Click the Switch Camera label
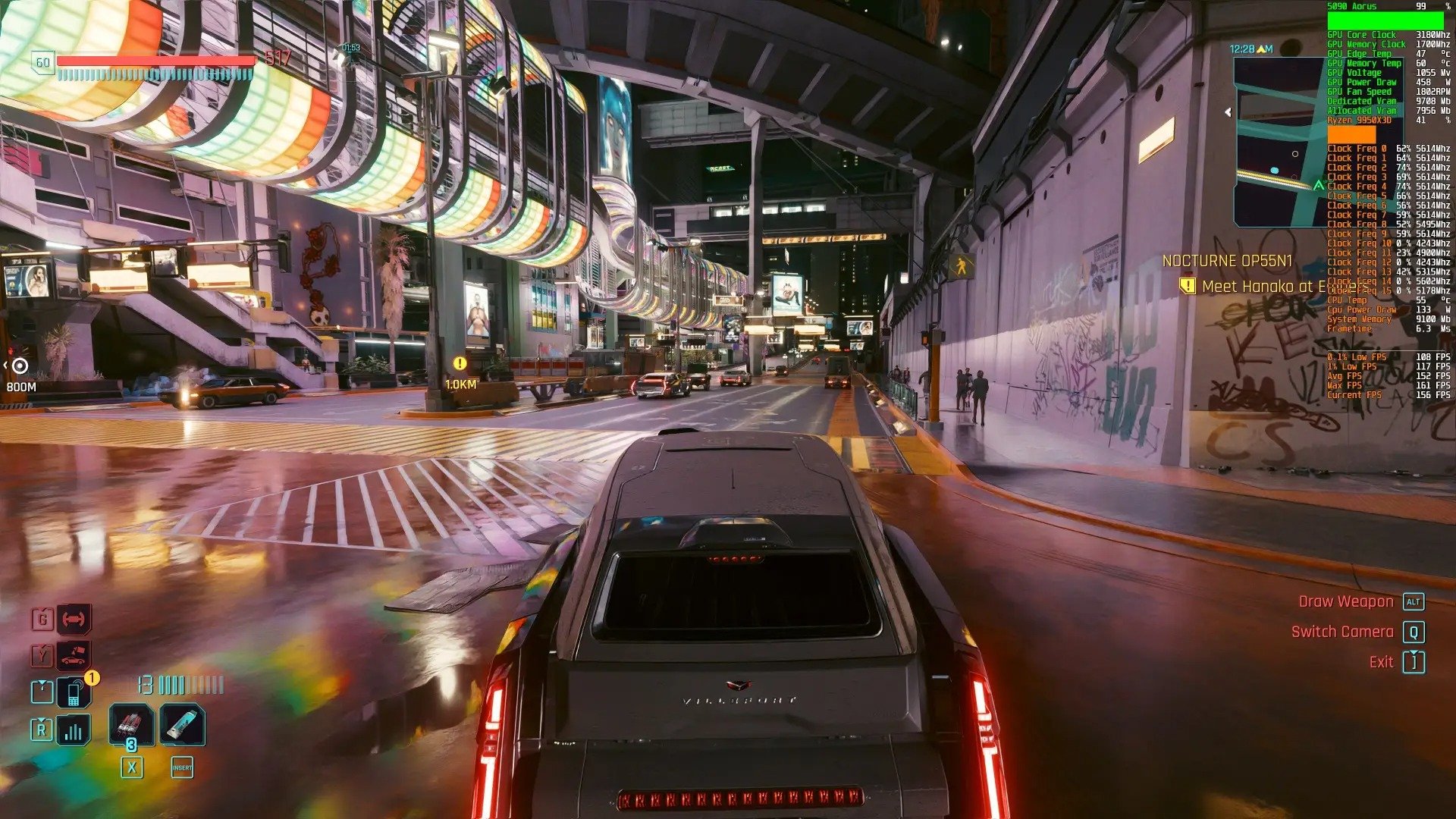Screen dimensions: 1456x819 [x=1341, y=632]
